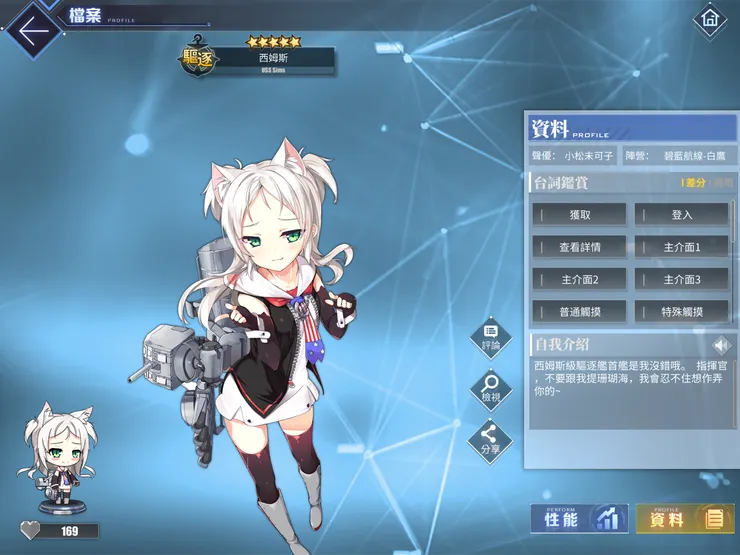
Task: Share the profile with 分享
Action: [490, 438]
